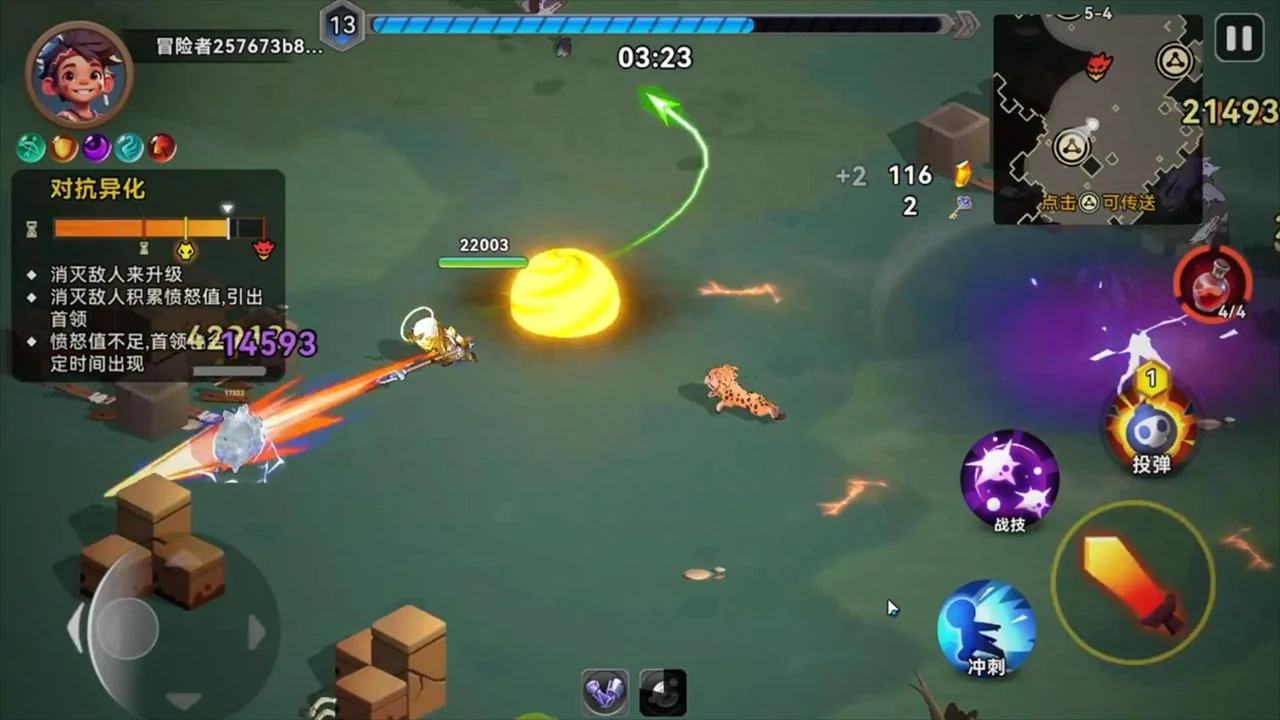Trigger the purple 战技 combat skill
This screenshot has height=720, width=1280.
click(1009, 480)
